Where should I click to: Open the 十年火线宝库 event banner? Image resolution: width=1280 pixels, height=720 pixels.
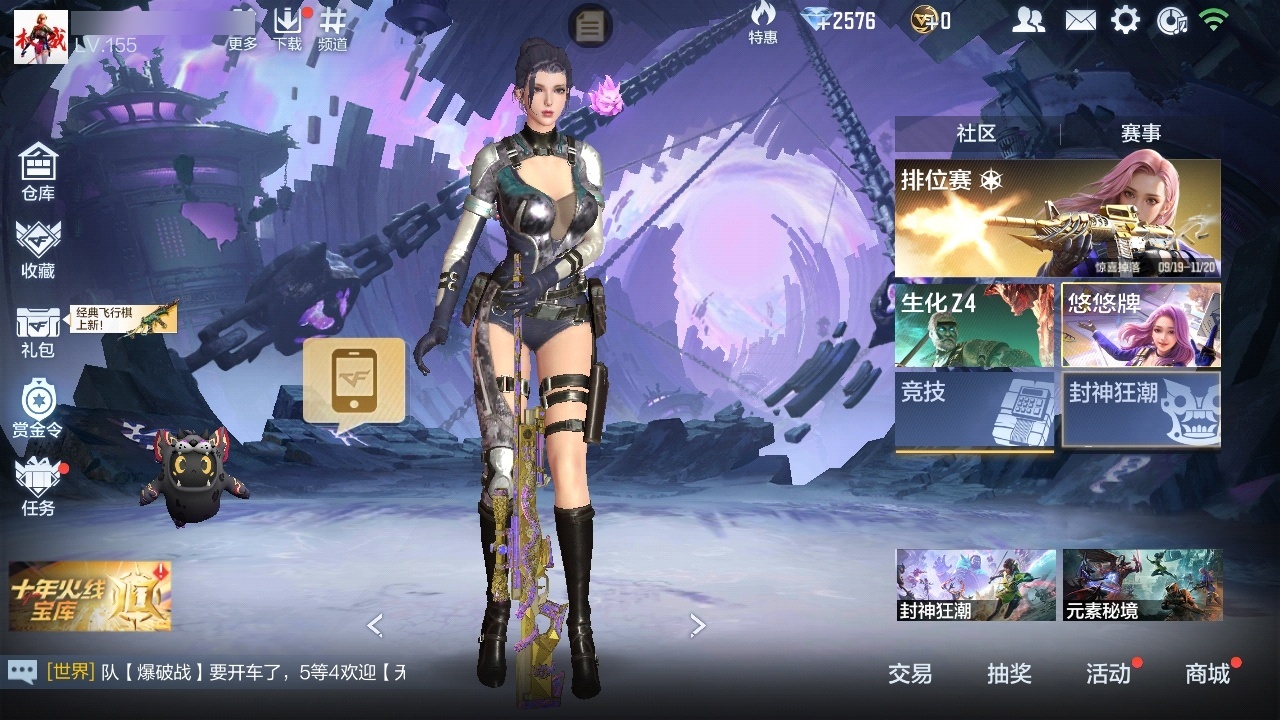point(90,596)
